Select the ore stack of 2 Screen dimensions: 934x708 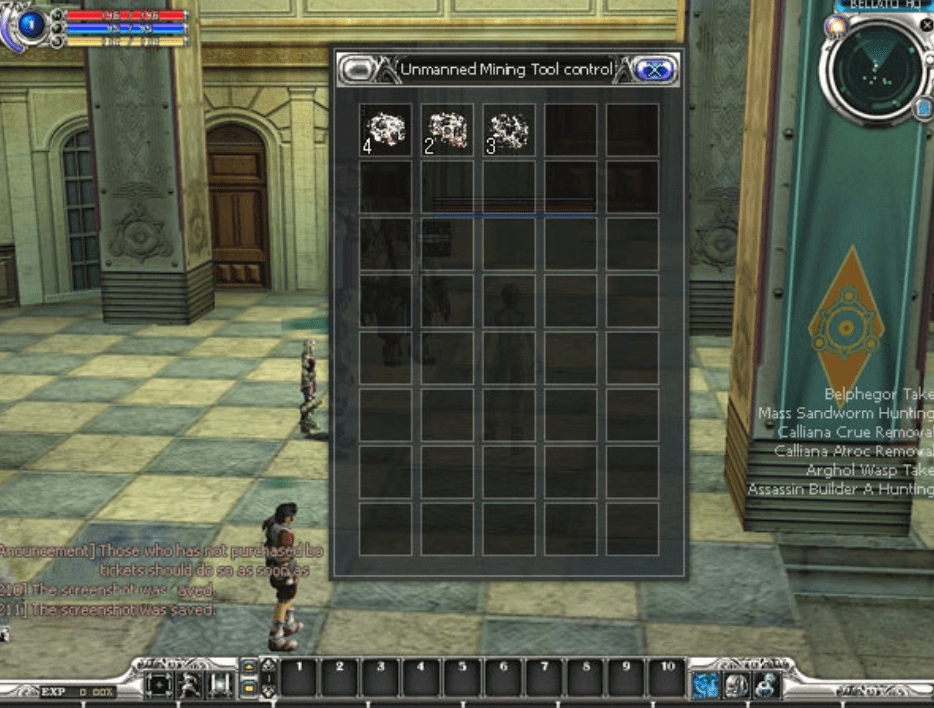click(x=447, y=130)
